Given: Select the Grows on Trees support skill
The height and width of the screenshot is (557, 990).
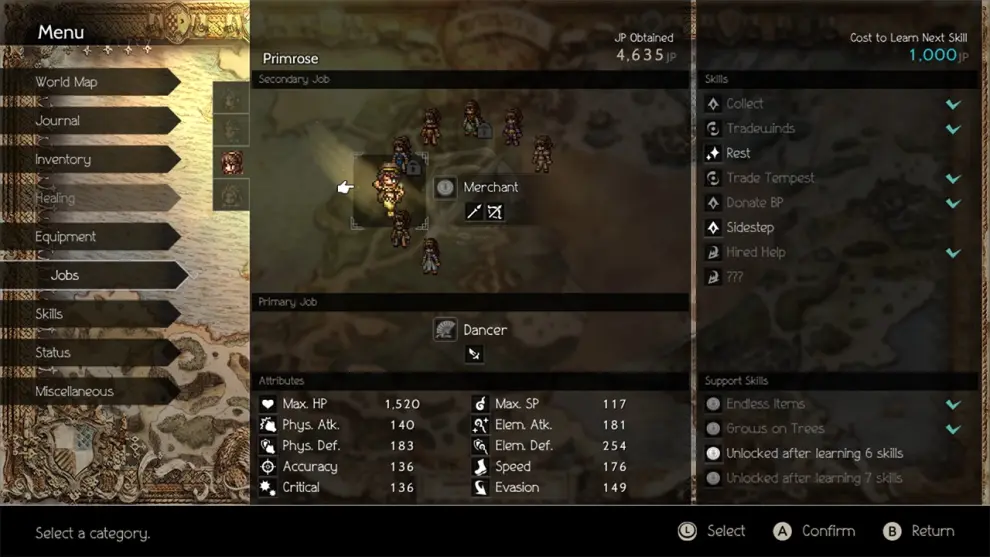Looking at the screenshot, I should pos(775,429).
